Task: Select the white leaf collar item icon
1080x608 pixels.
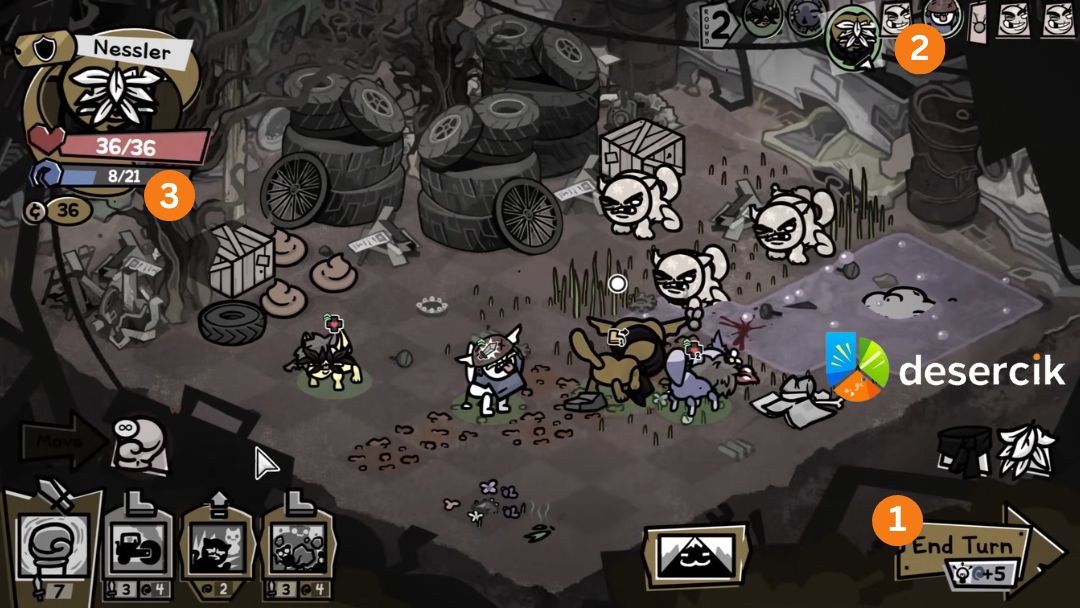Action: click(1022, 450)
